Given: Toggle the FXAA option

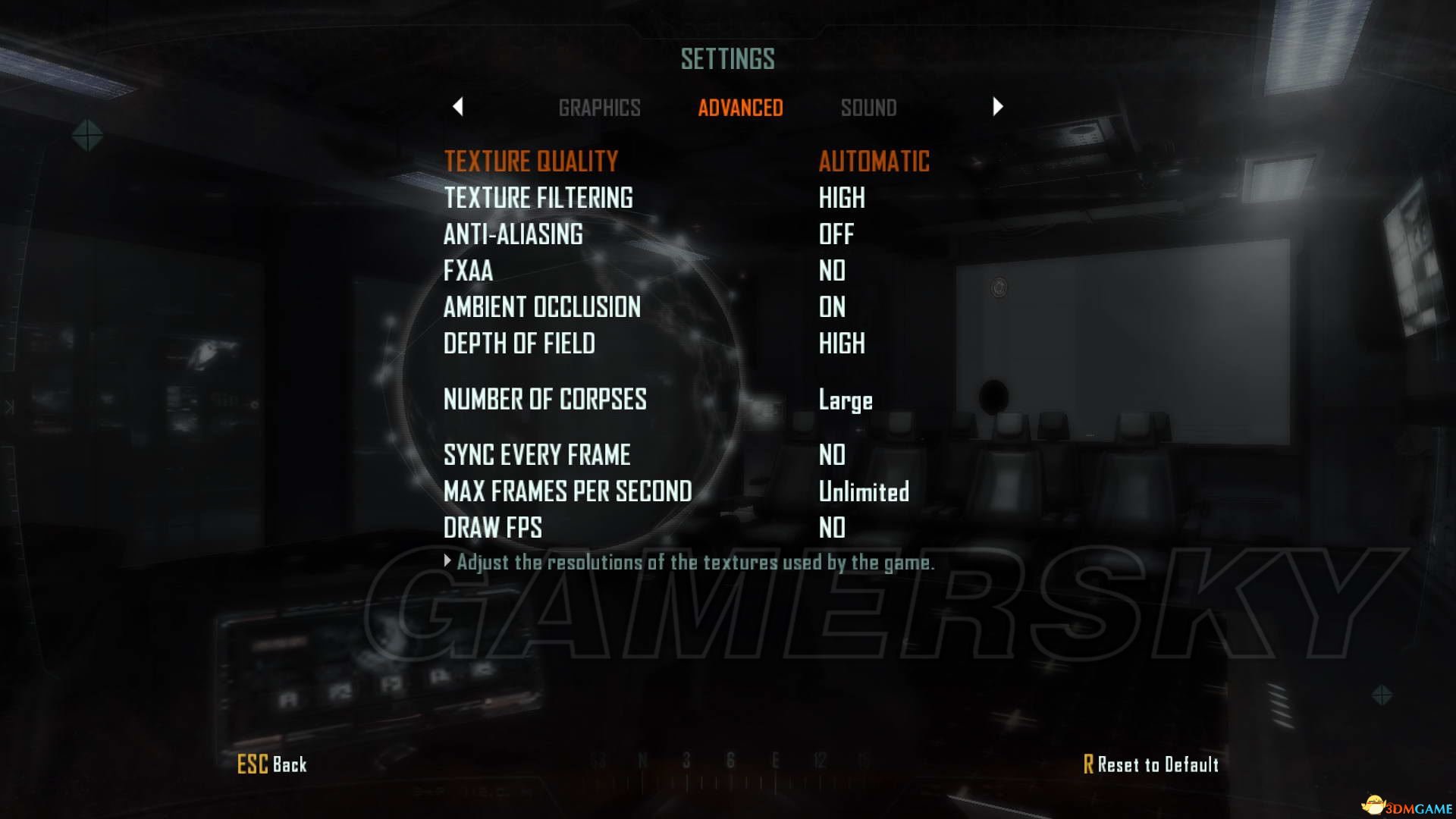Looking at the screenshot, I should [x=468, y=271].
